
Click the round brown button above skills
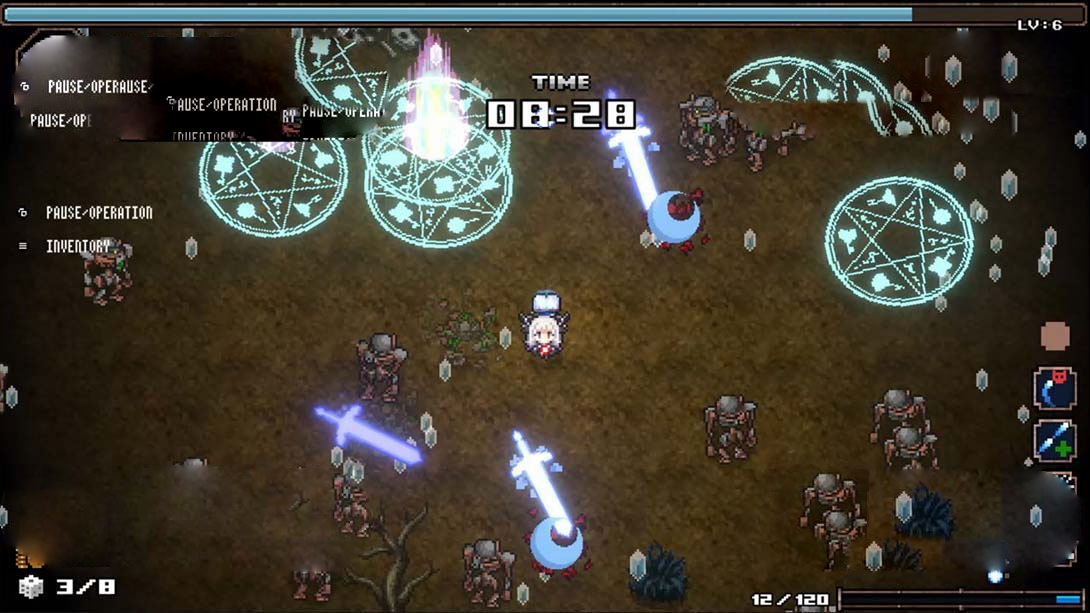[1055, 336]
